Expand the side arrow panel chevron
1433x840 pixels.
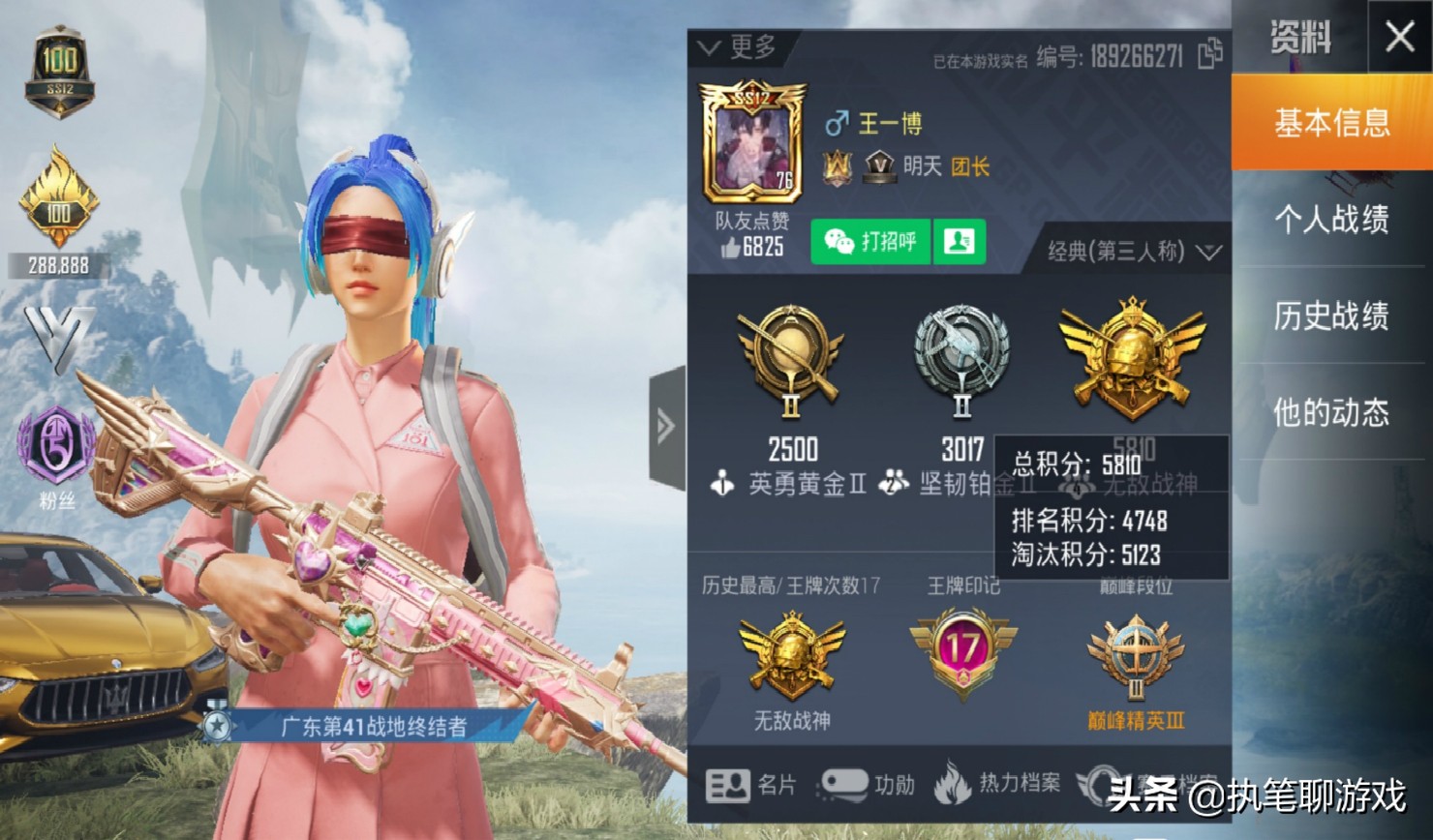click(x=665, y=424)
